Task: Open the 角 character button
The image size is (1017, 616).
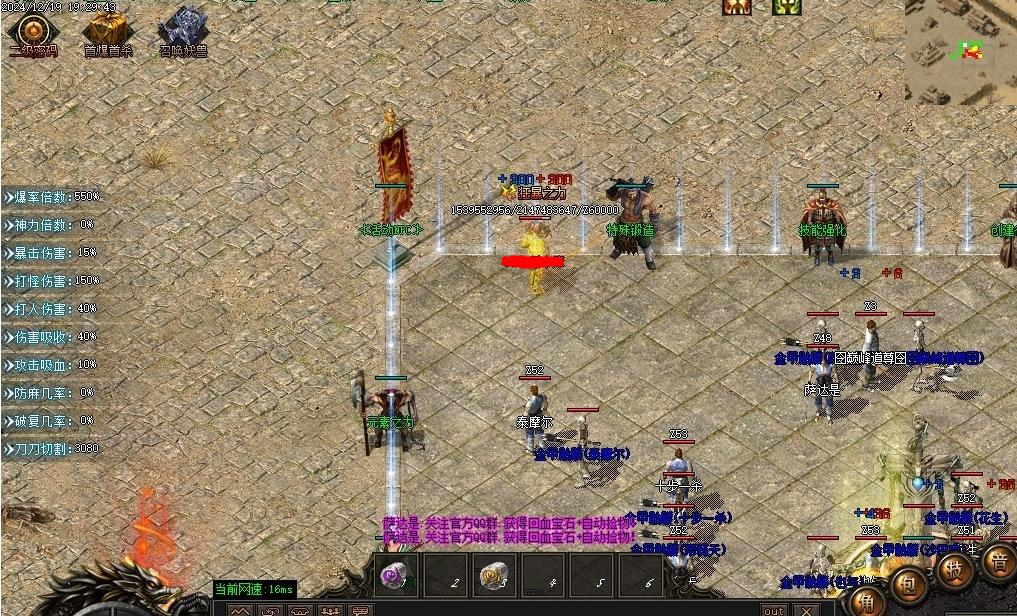Action: tap(864, 599)
